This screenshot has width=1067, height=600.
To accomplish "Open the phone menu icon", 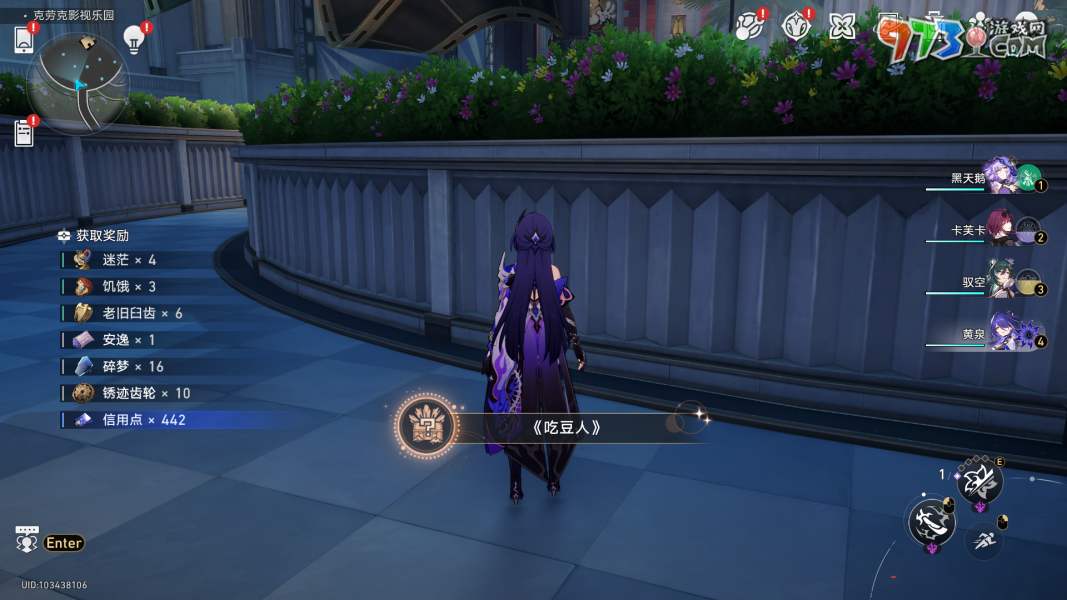I will pos(24,40).
